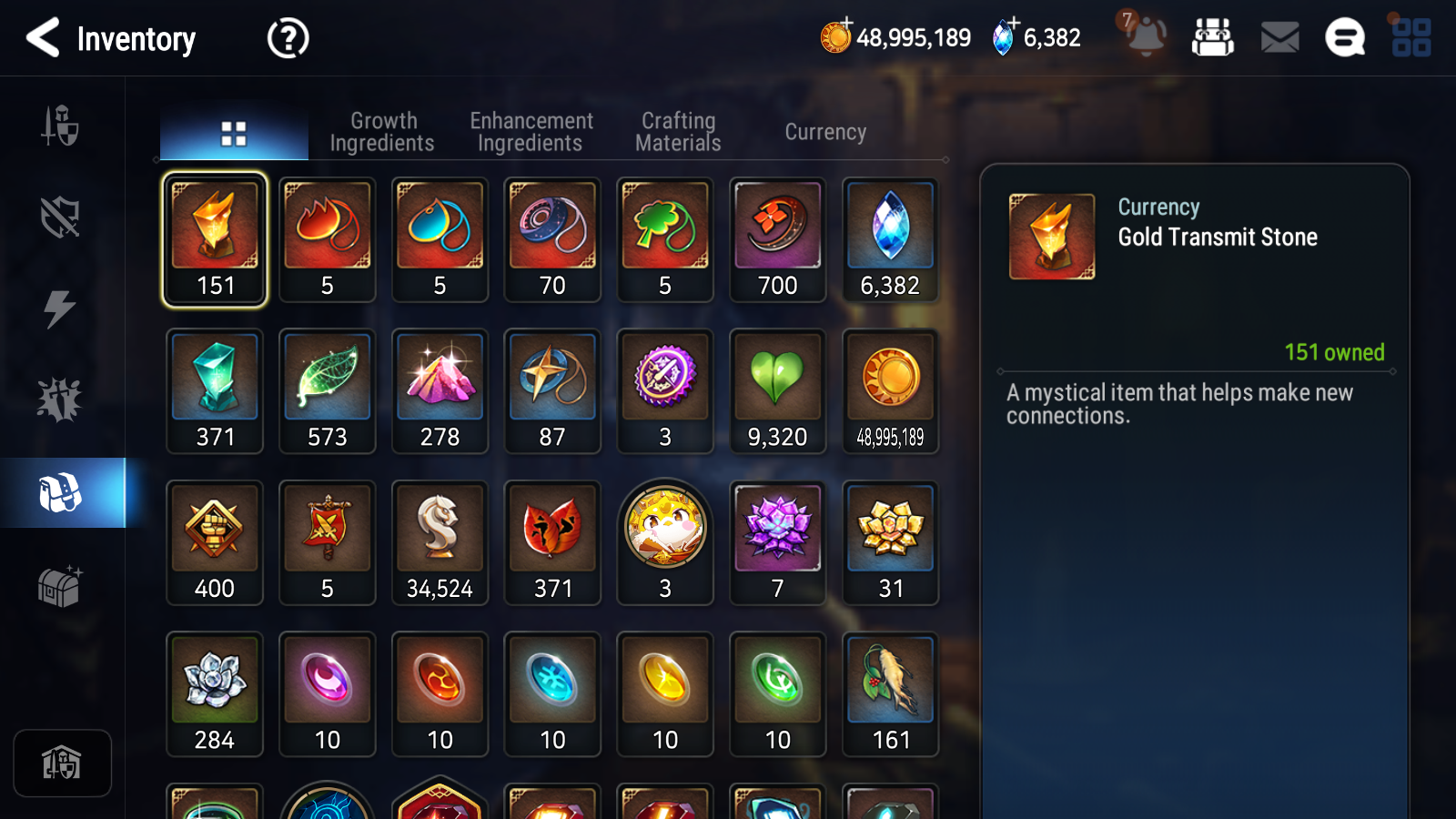Choose the blue crystal slot showing 6,382
Image resolution: width=1456 pixels, height=819 pixels.
(x=890, y=239)
